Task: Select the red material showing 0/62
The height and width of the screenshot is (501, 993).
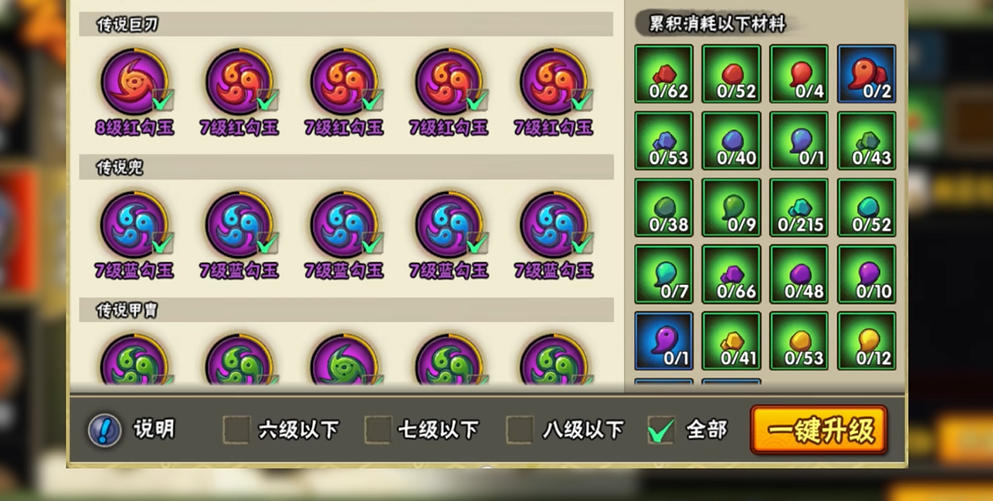Action: point(663,74)
